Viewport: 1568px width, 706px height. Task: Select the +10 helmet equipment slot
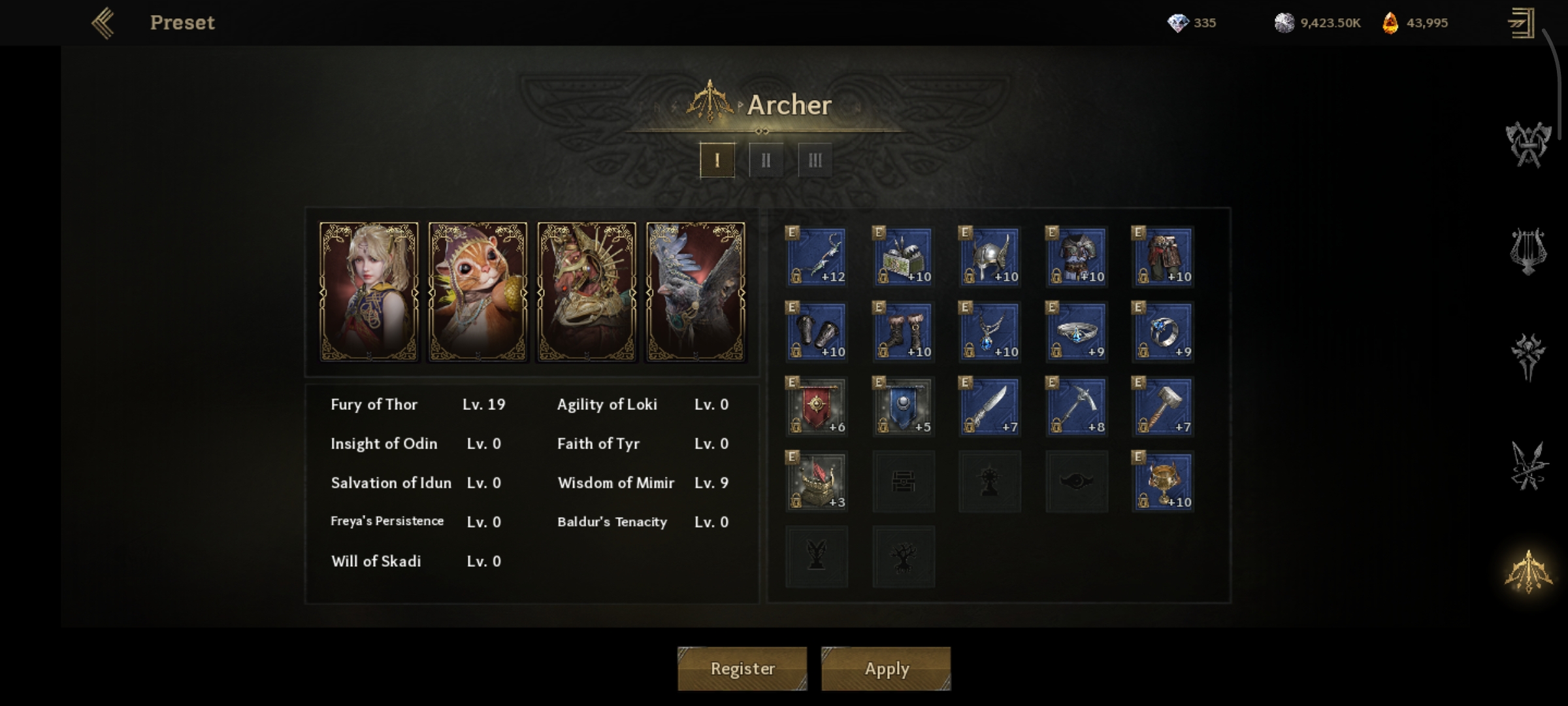tap(990, 256)
